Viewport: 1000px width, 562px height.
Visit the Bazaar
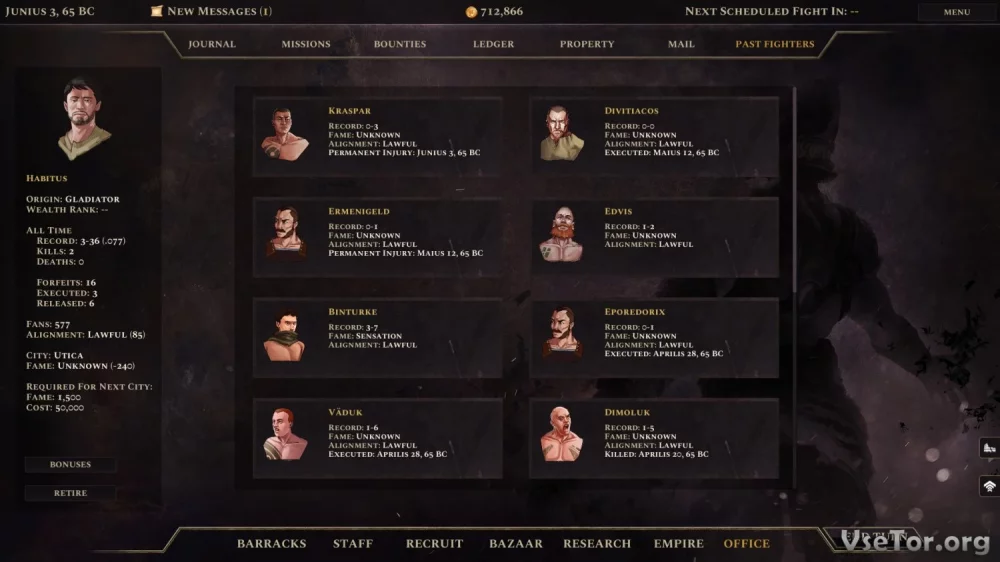coord(516,544)
